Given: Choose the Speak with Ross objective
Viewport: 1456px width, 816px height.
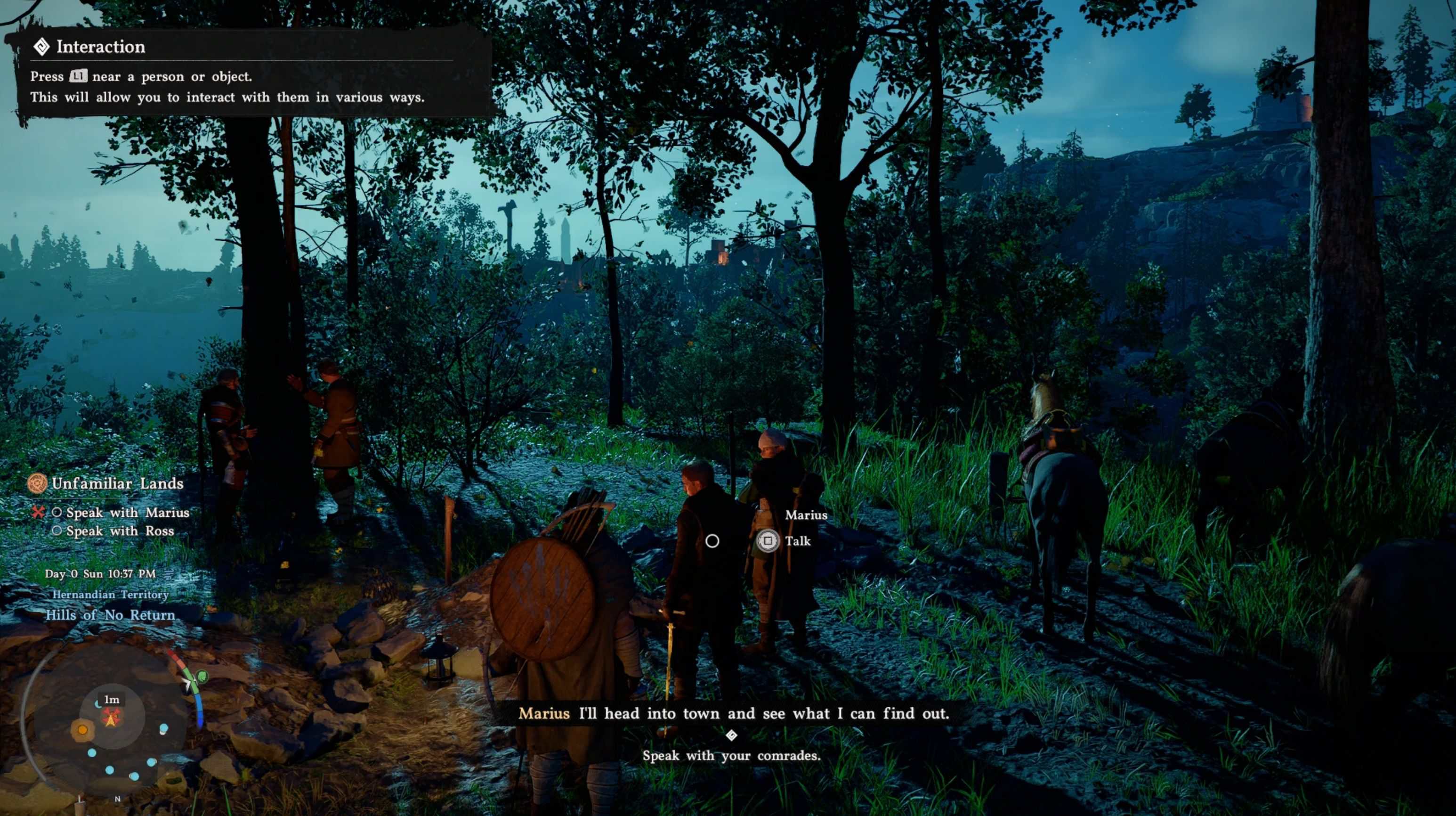Looking at the screenshot, I should coord(120,531).
